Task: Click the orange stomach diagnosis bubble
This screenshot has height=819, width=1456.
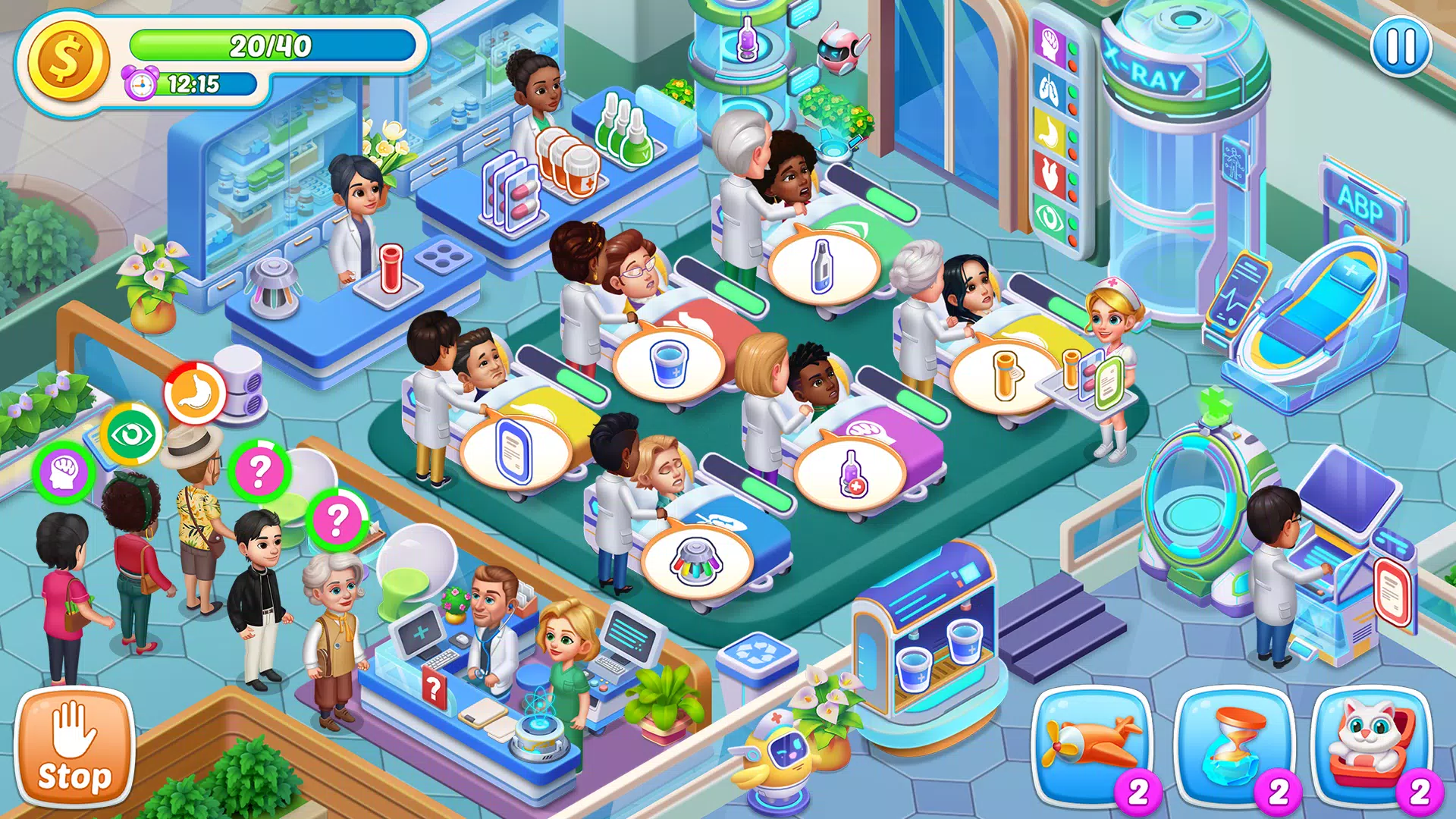Action: 195,393
